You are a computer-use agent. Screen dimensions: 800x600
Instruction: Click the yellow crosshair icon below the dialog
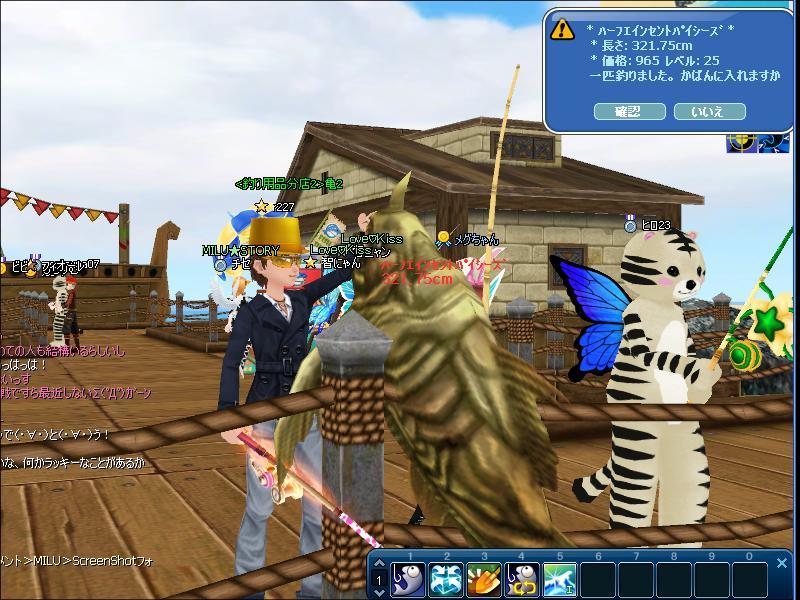(741, 142)
